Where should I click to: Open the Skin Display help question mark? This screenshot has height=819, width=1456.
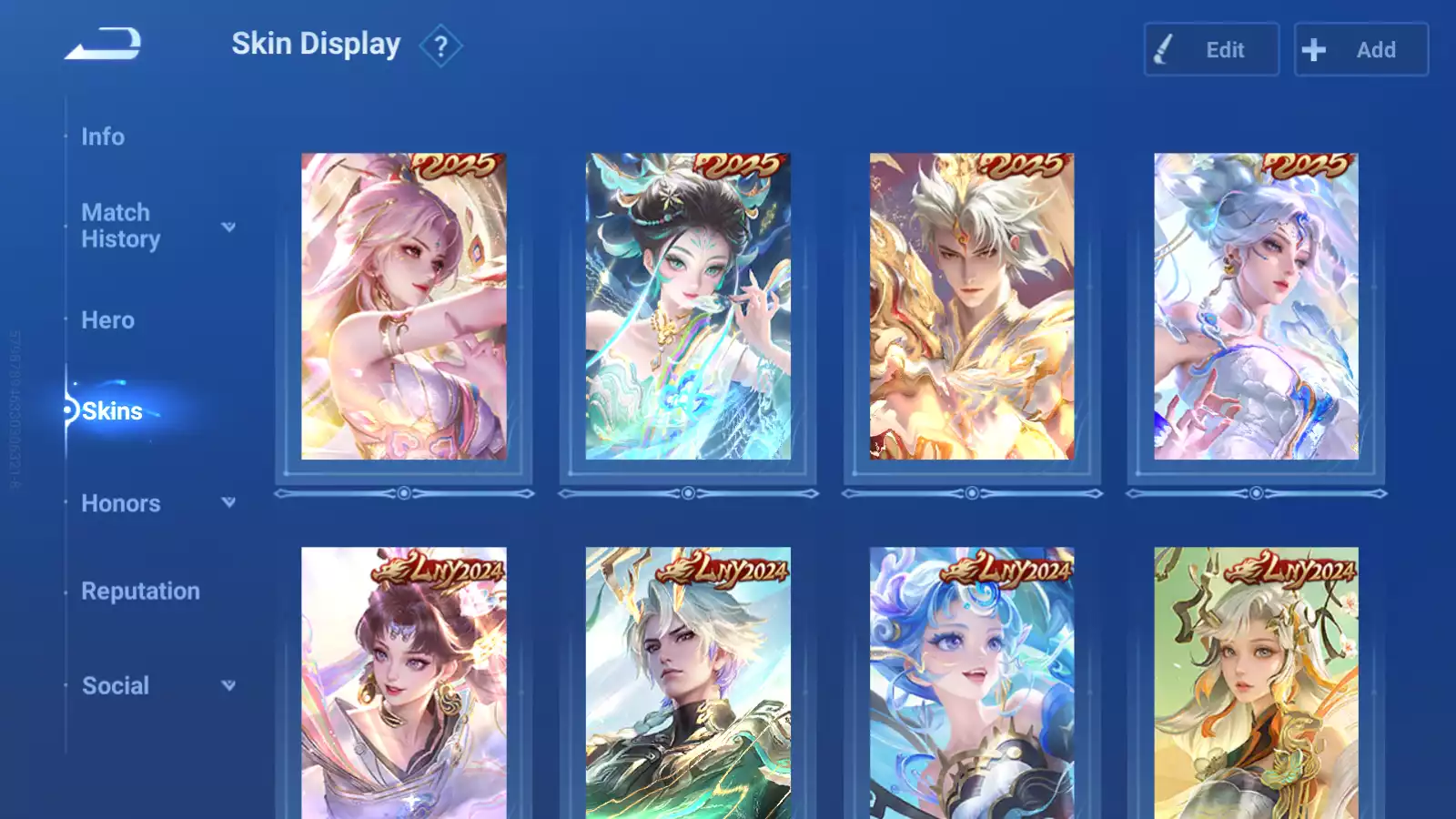pos(440,45)
